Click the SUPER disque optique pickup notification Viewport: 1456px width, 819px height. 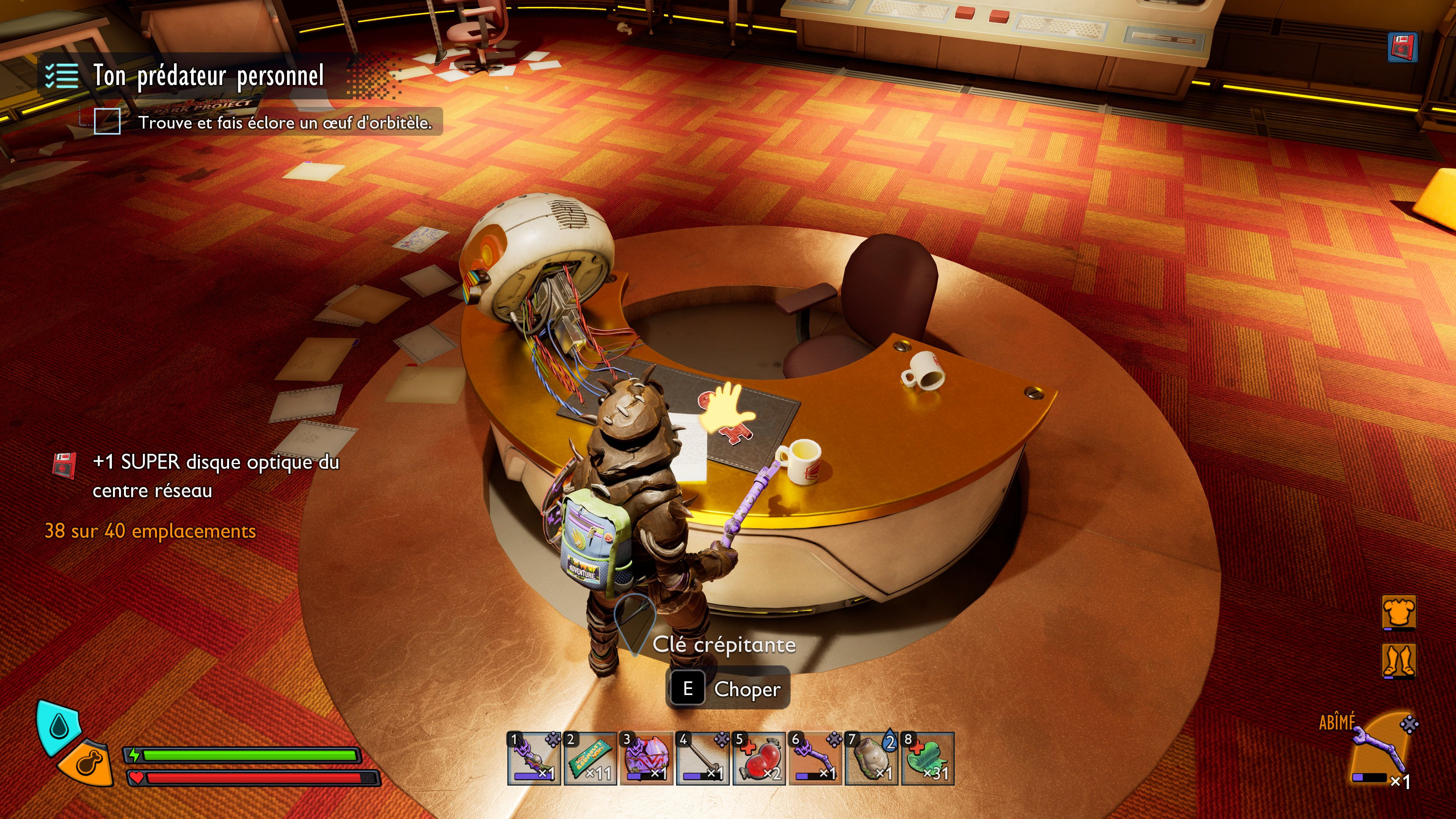click(x=215, y=476)
